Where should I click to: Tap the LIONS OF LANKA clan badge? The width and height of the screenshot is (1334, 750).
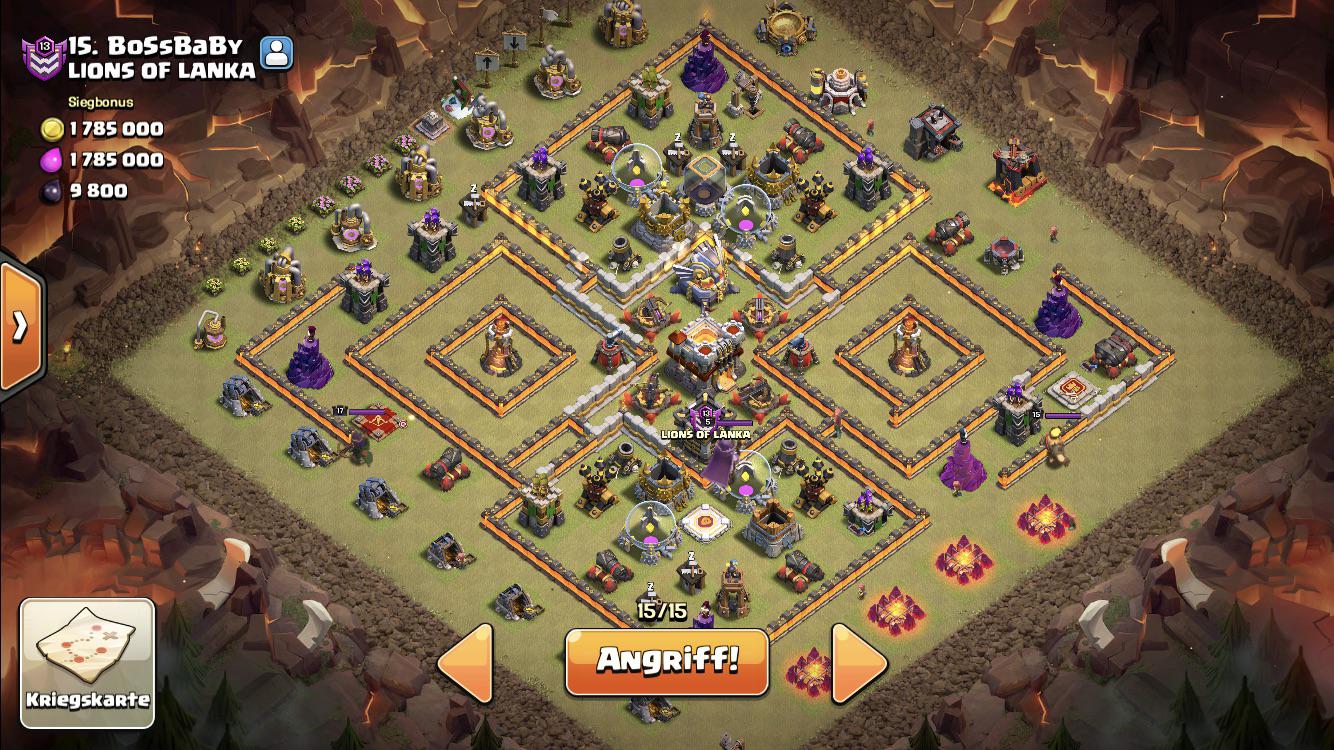[x=705, y=416]
